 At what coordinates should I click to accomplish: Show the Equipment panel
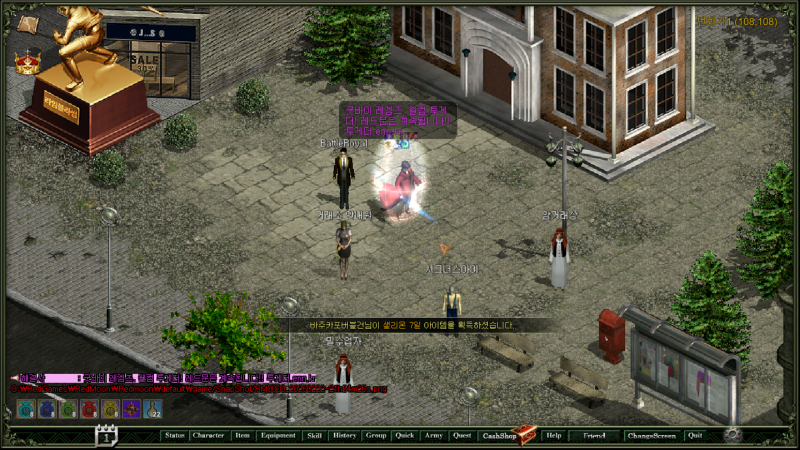tap(277, 435)
